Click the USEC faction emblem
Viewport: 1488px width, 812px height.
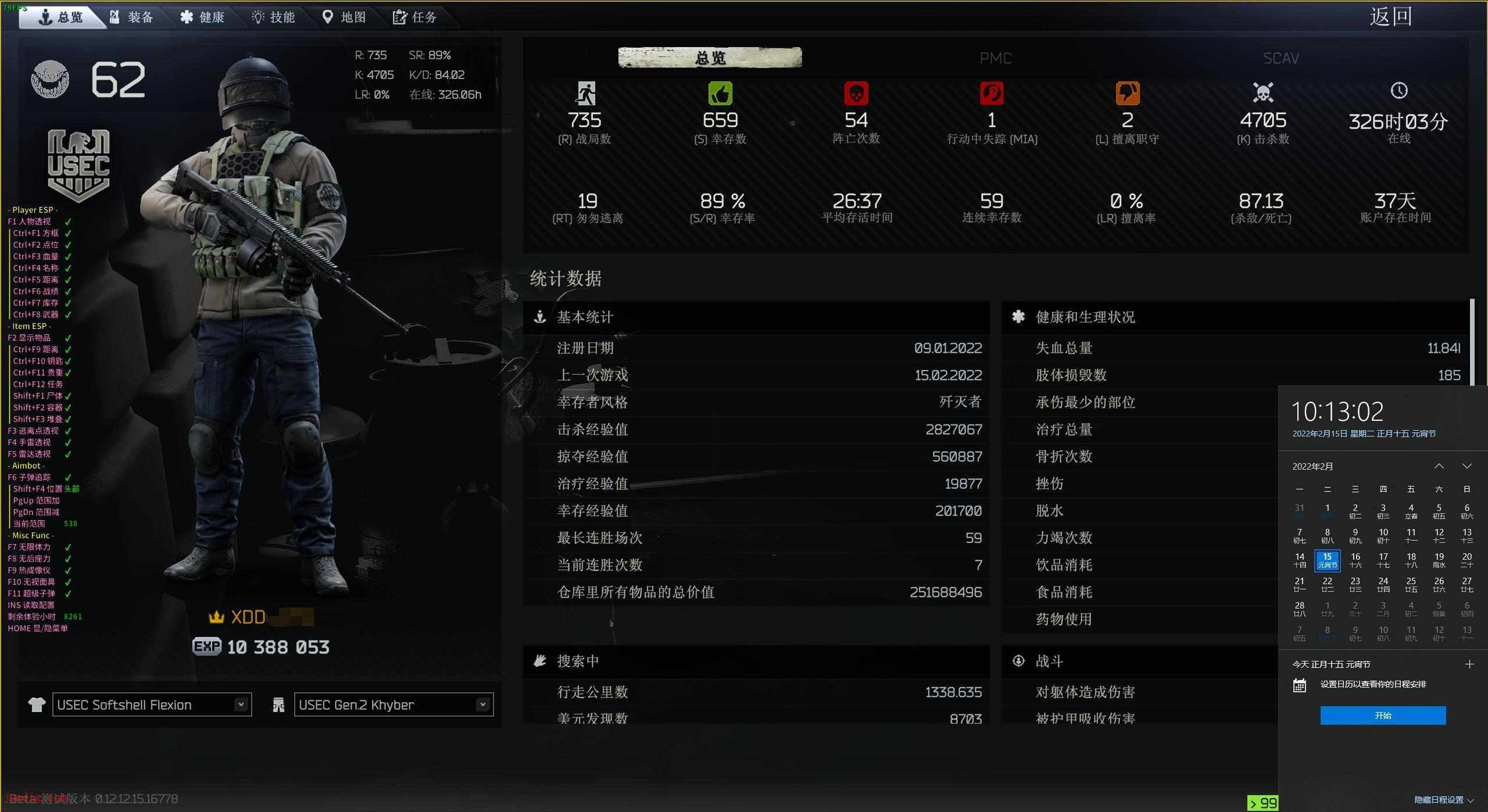[77, 164]
